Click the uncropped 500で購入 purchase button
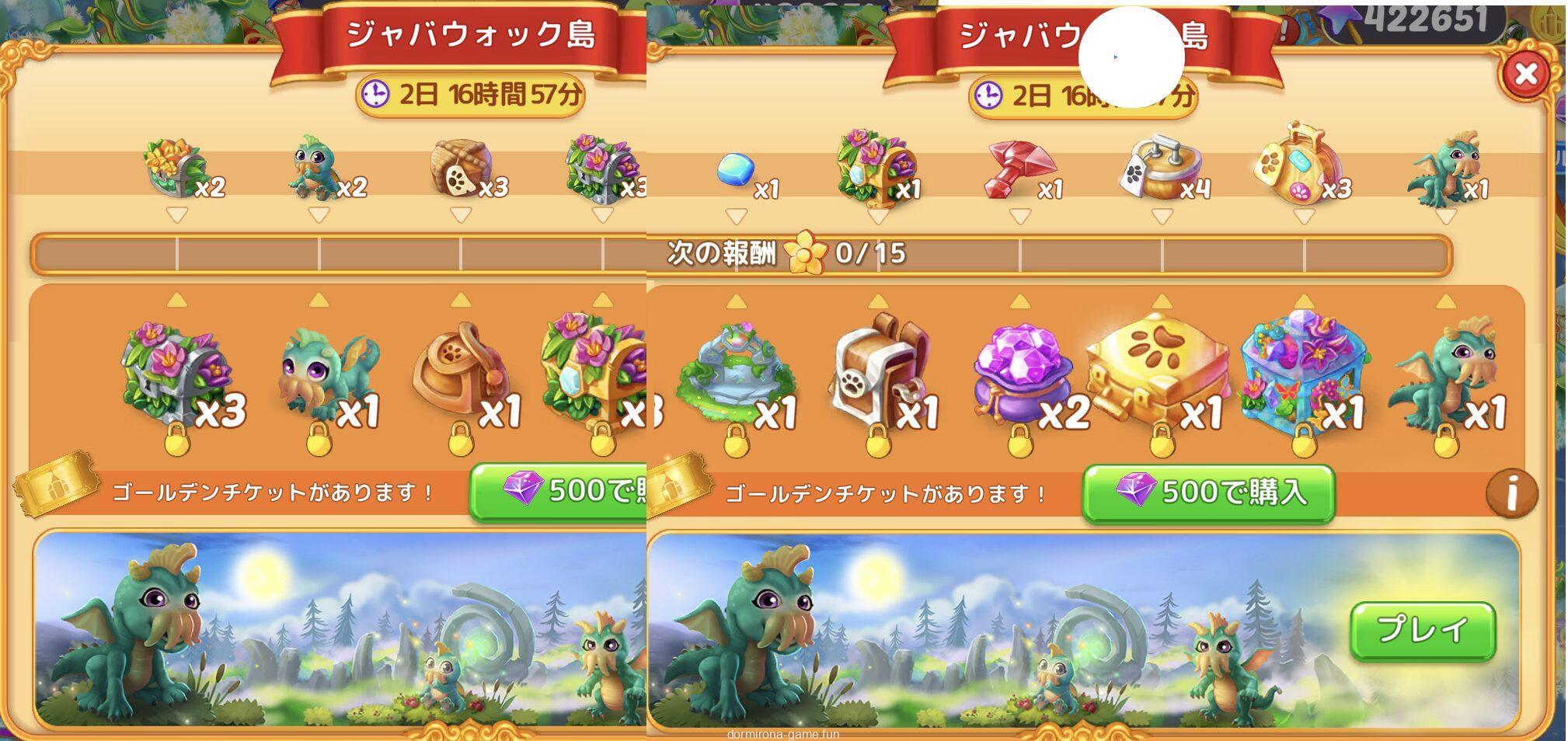 coord(1208,492)
